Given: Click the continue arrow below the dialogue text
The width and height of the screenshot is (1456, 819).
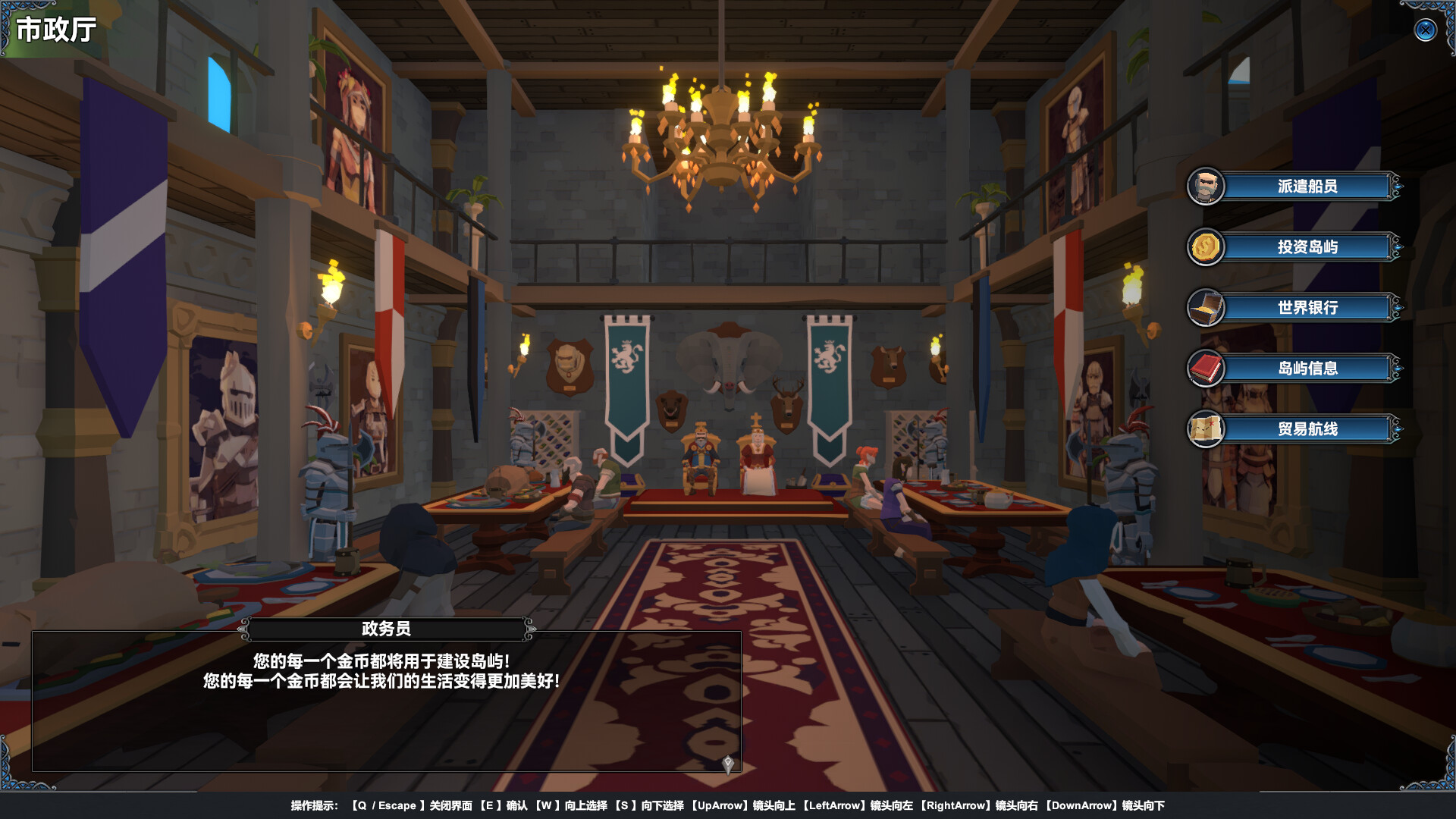Looking at the screenshot, I should 727,765.
